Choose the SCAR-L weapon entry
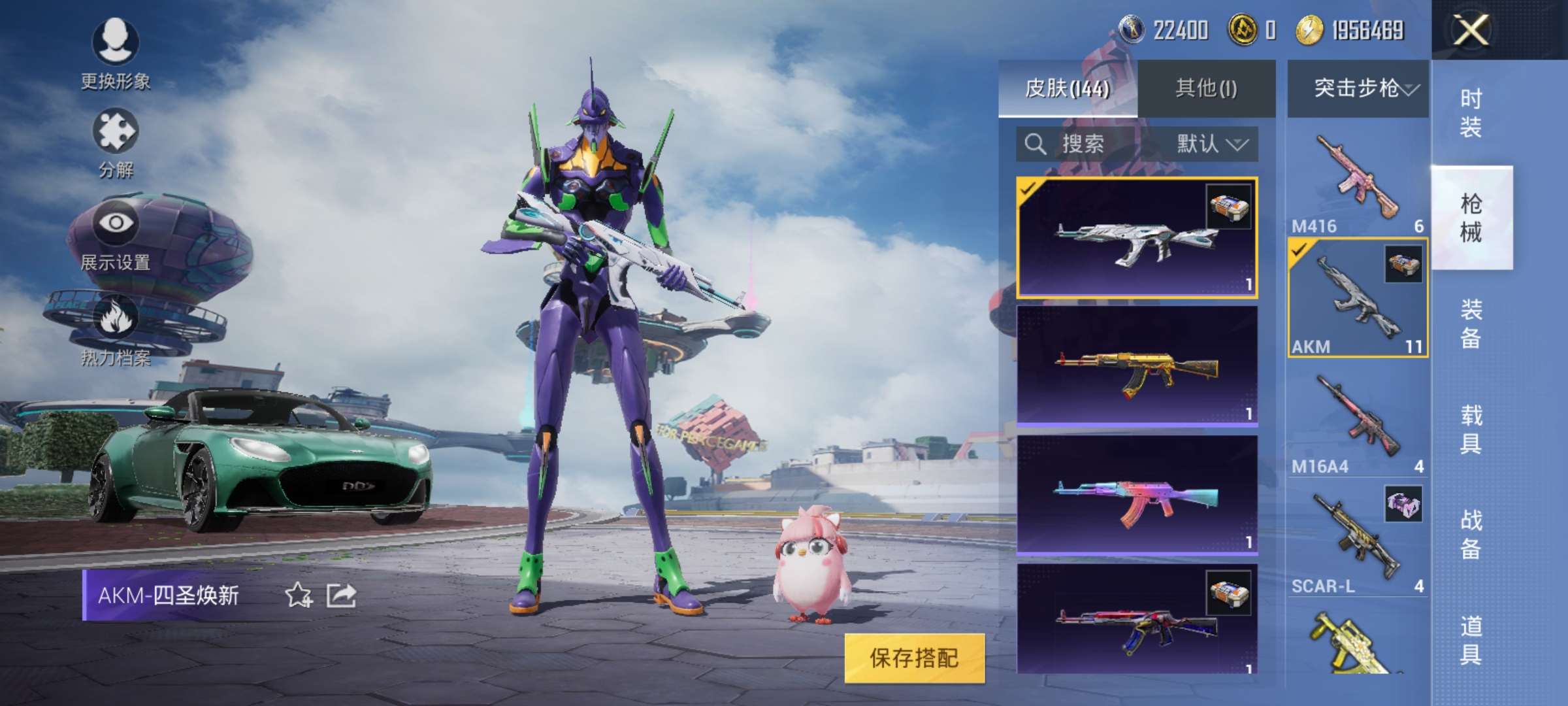The image size is (1568, 706). 1358,540
